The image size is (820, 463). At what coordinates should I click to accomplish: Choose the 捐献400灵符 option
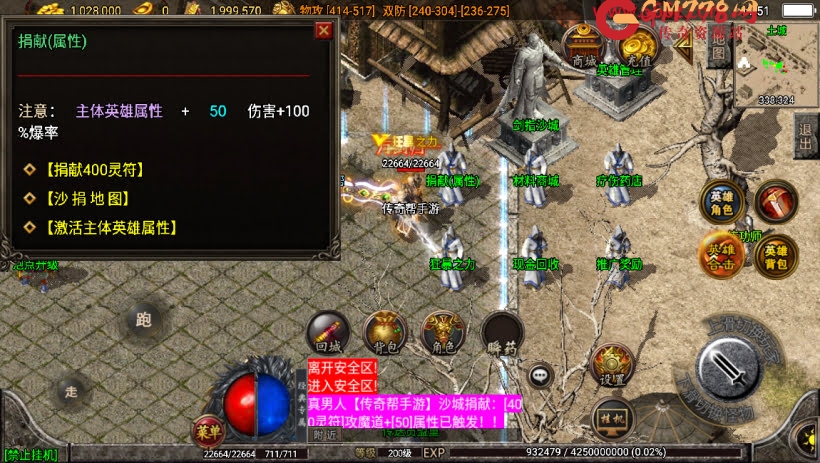pyautogui.click(x=95, y=170)
